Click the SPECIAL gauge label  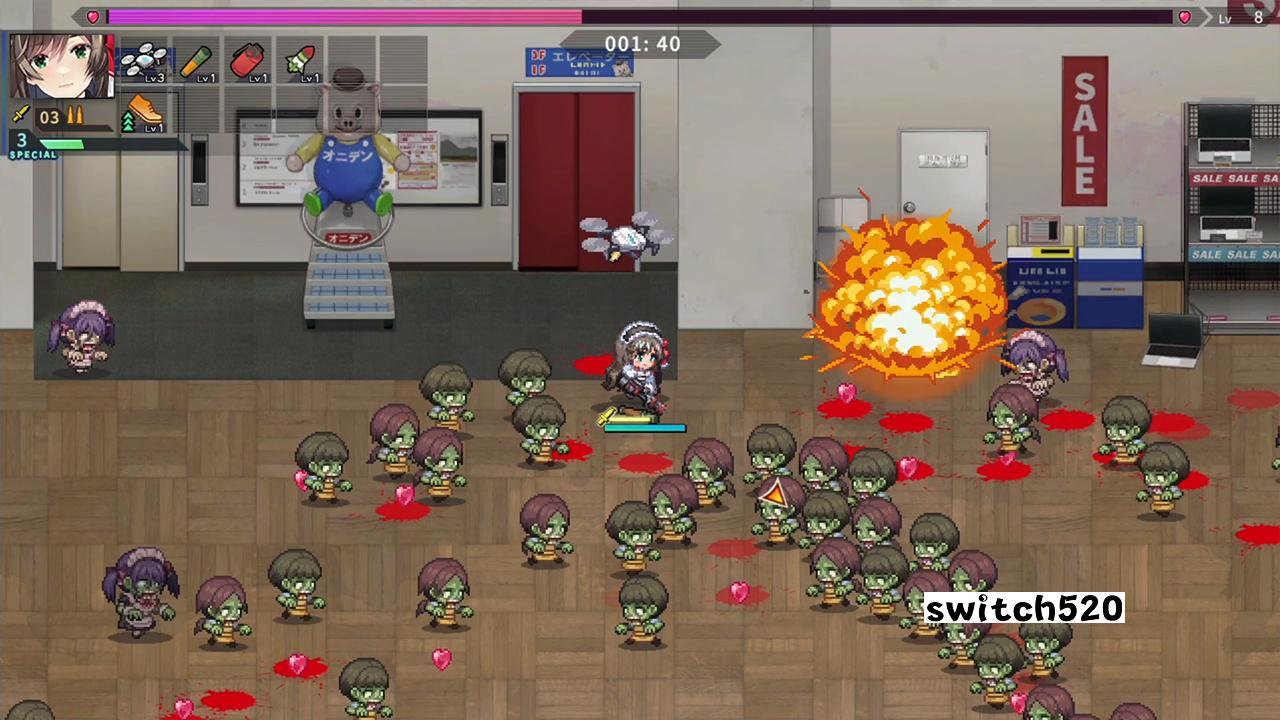click(x=33, y=156)
